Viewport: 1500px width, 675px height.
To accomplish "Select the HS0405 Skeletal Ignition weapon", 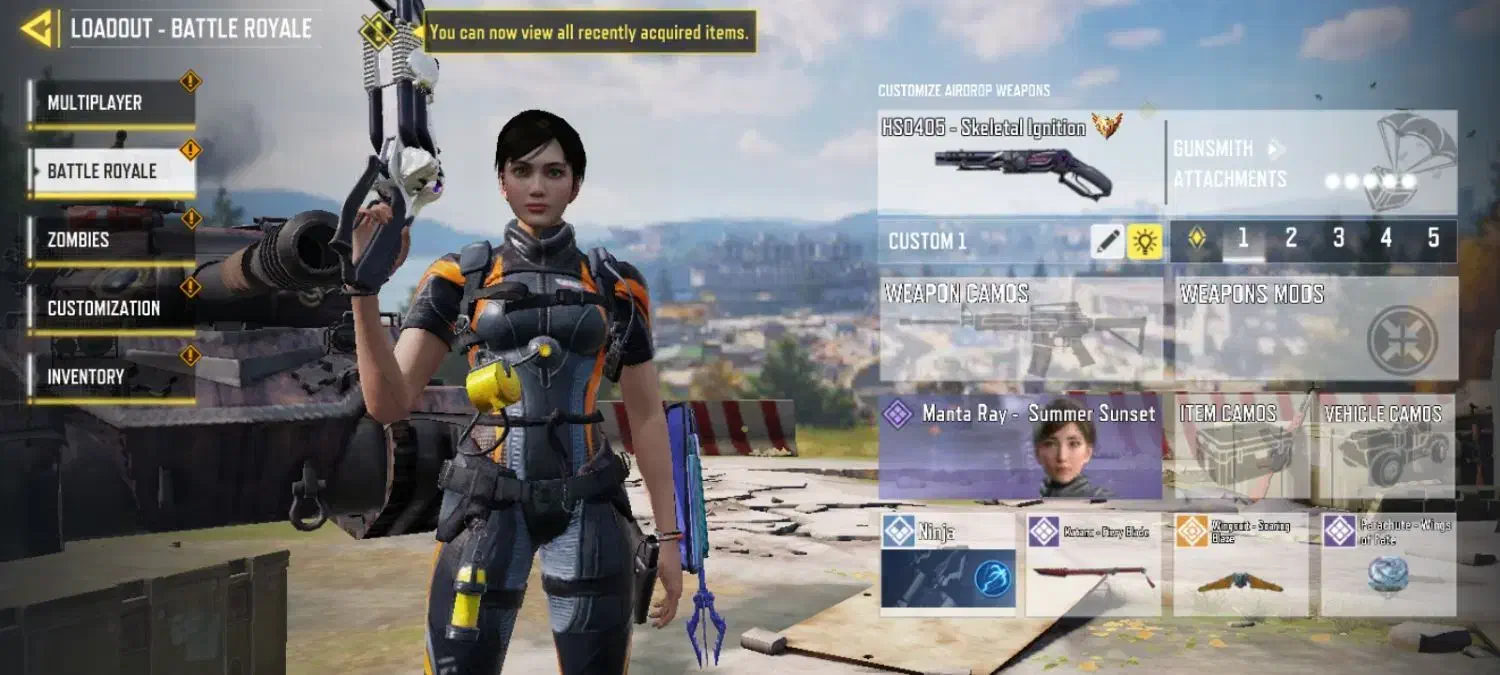I will (1020, 162).
